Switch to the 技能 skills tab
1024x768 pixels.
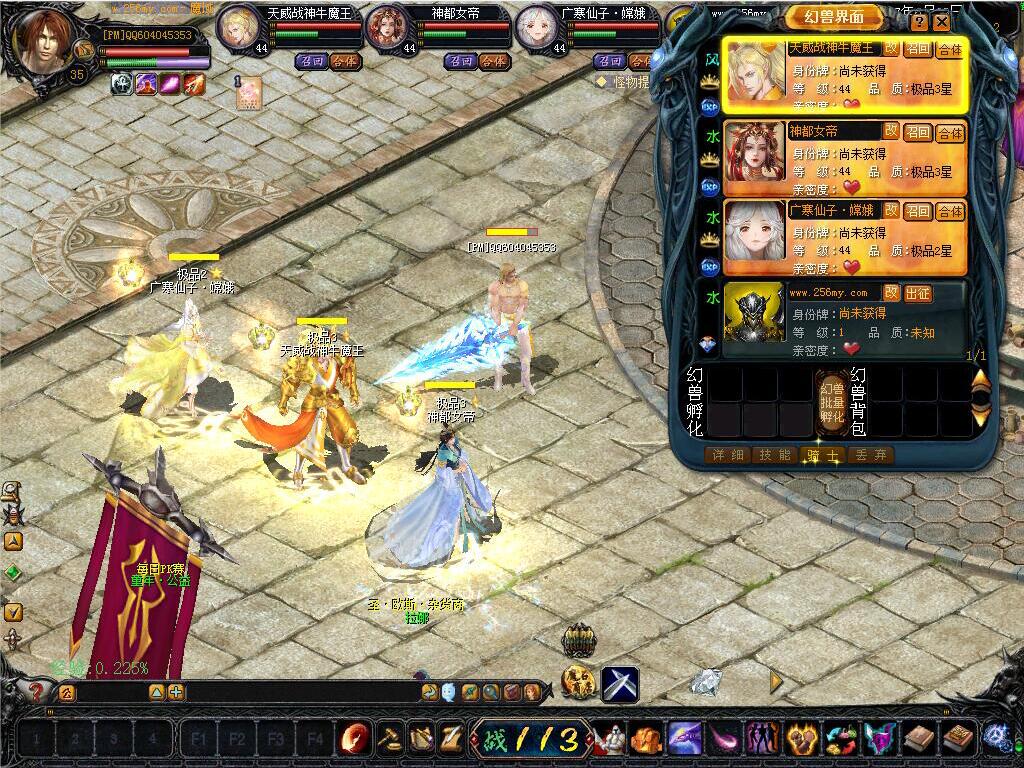point(776,455)
